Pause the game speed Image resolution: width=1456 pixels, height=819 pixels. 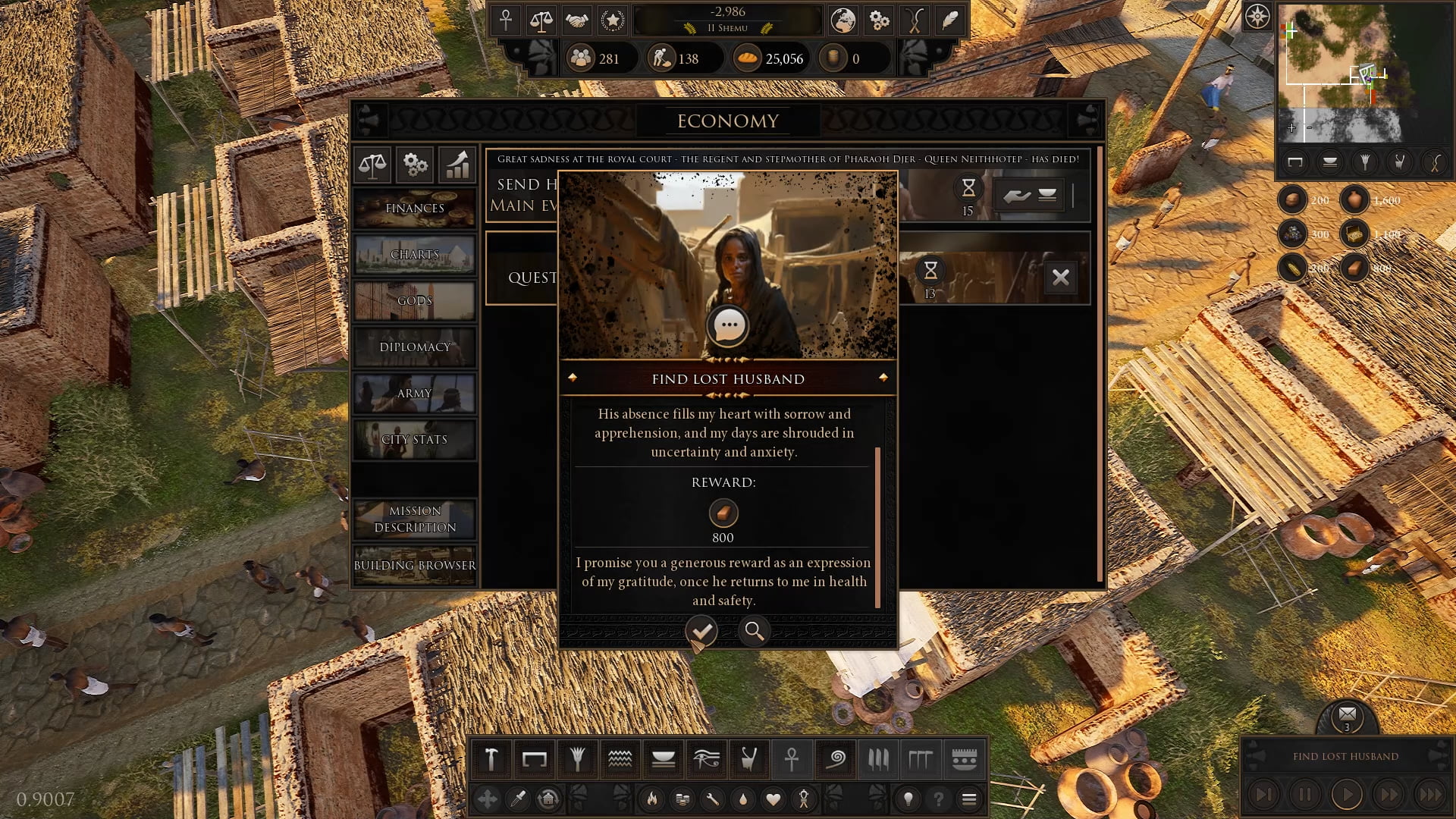point(1304,795)
